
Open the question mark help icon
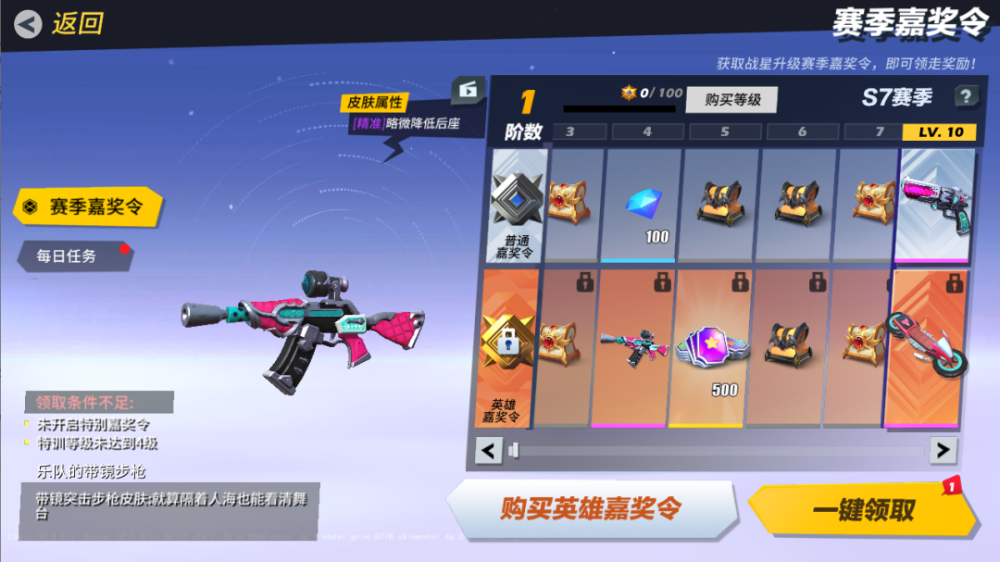click(965, 97)
